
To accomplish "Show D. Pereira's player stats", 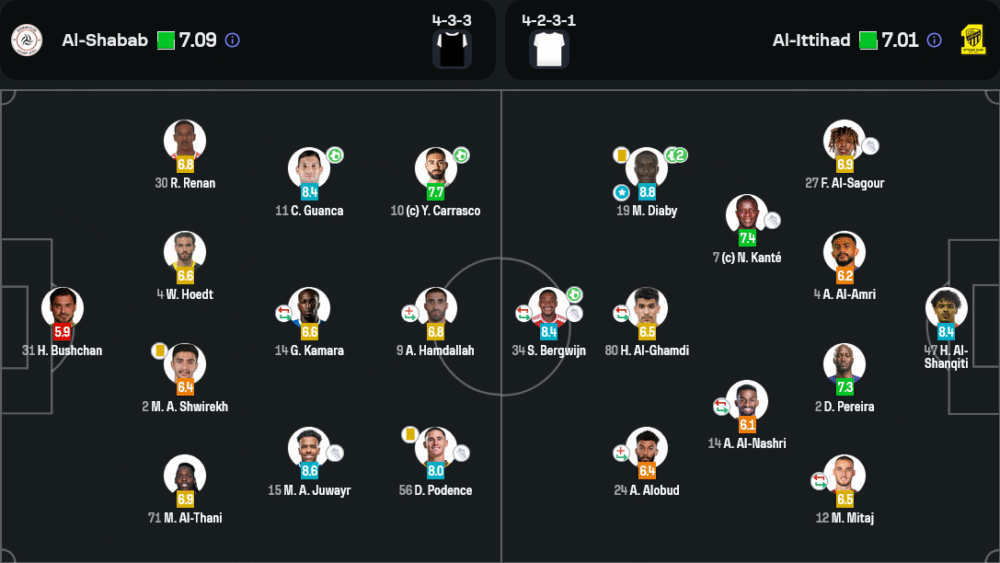I will [844, 364].
